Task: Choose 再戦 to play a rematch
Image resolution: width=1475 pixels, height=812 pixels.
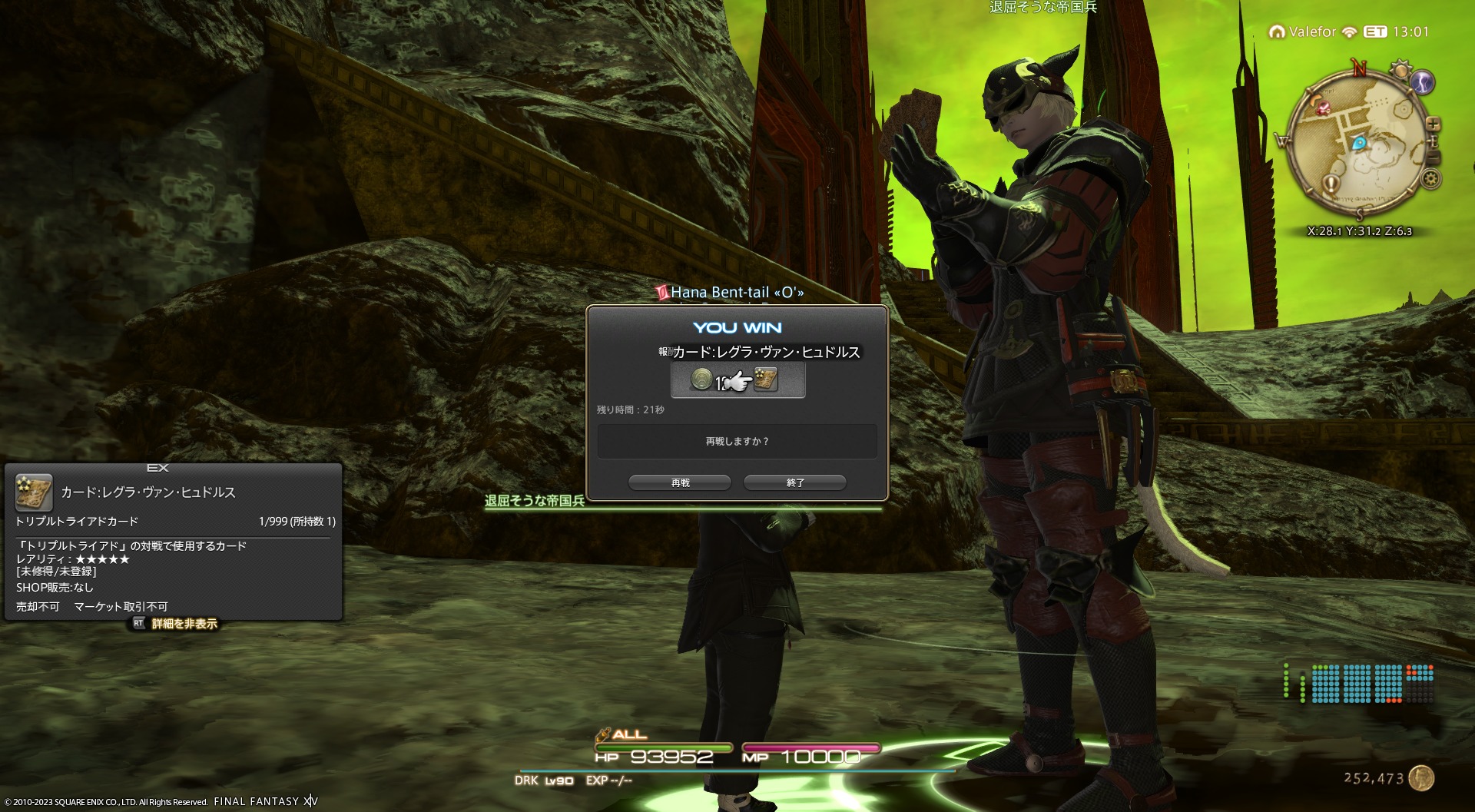Action: 680,482
